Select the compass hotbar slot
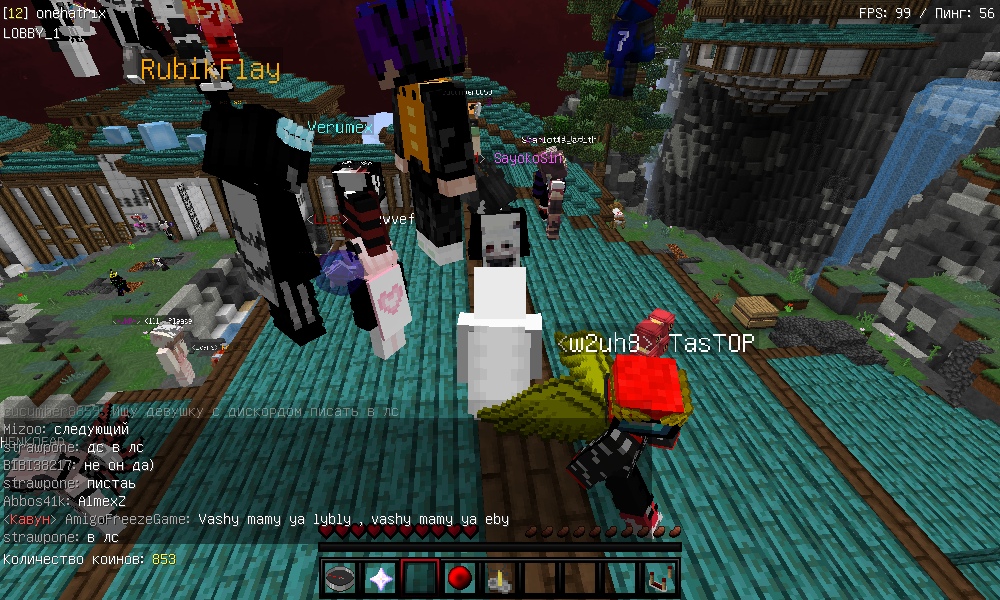The width and height of the screenshot is (1000, 600). pos(342,578)
